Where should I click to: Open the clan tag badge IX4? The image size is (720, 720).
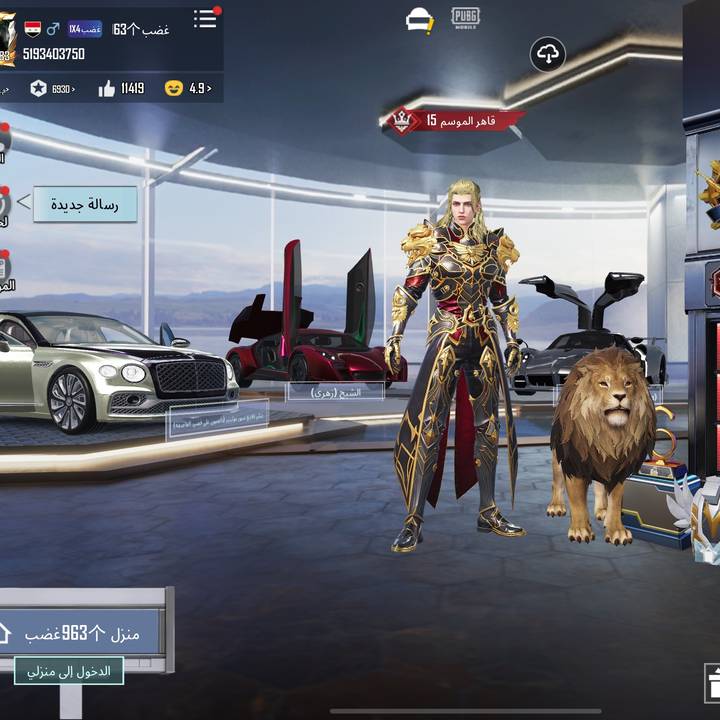85,29
